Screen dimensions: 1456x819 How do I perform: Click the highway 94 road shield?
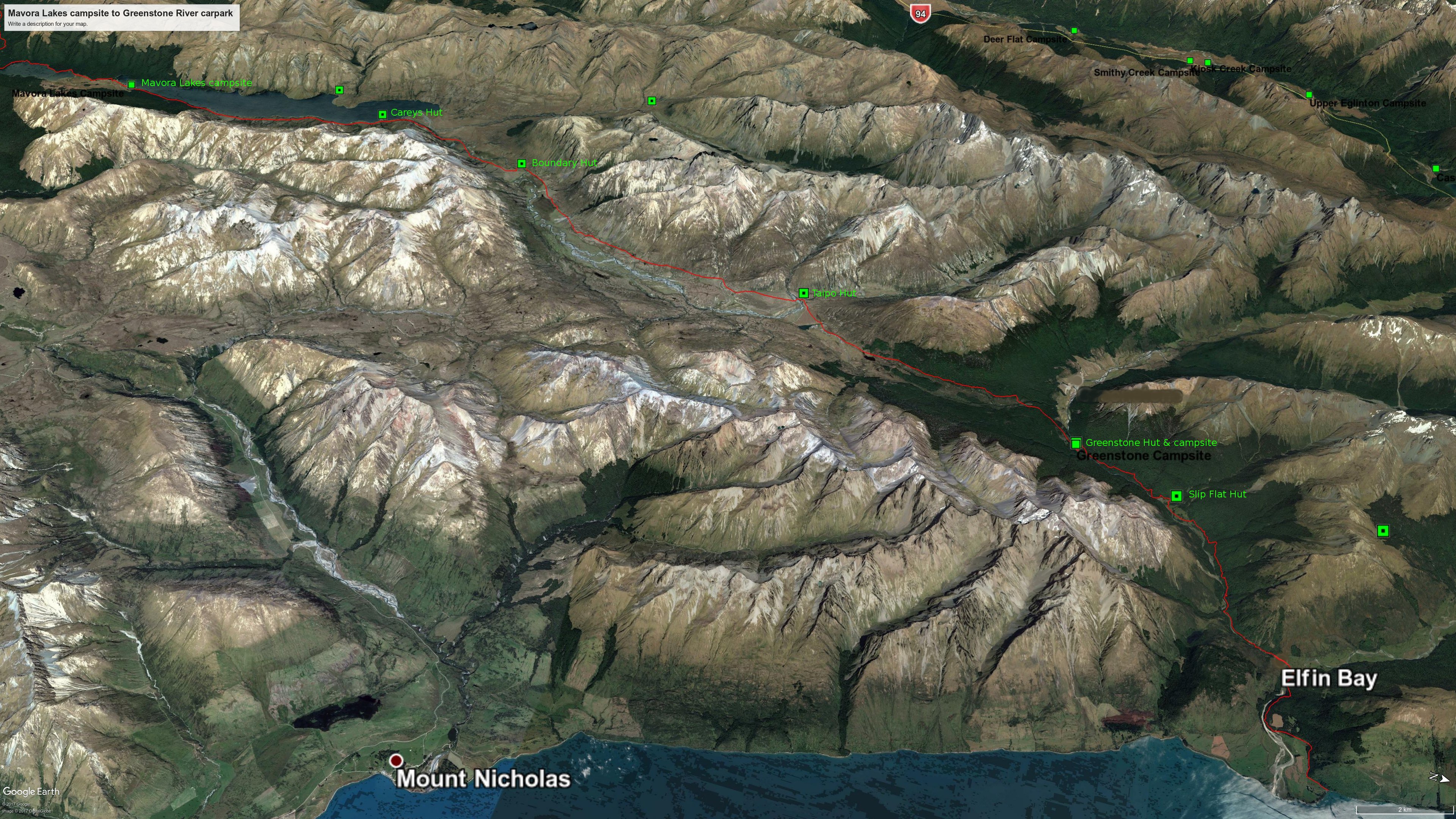click(x=921, y=14)
